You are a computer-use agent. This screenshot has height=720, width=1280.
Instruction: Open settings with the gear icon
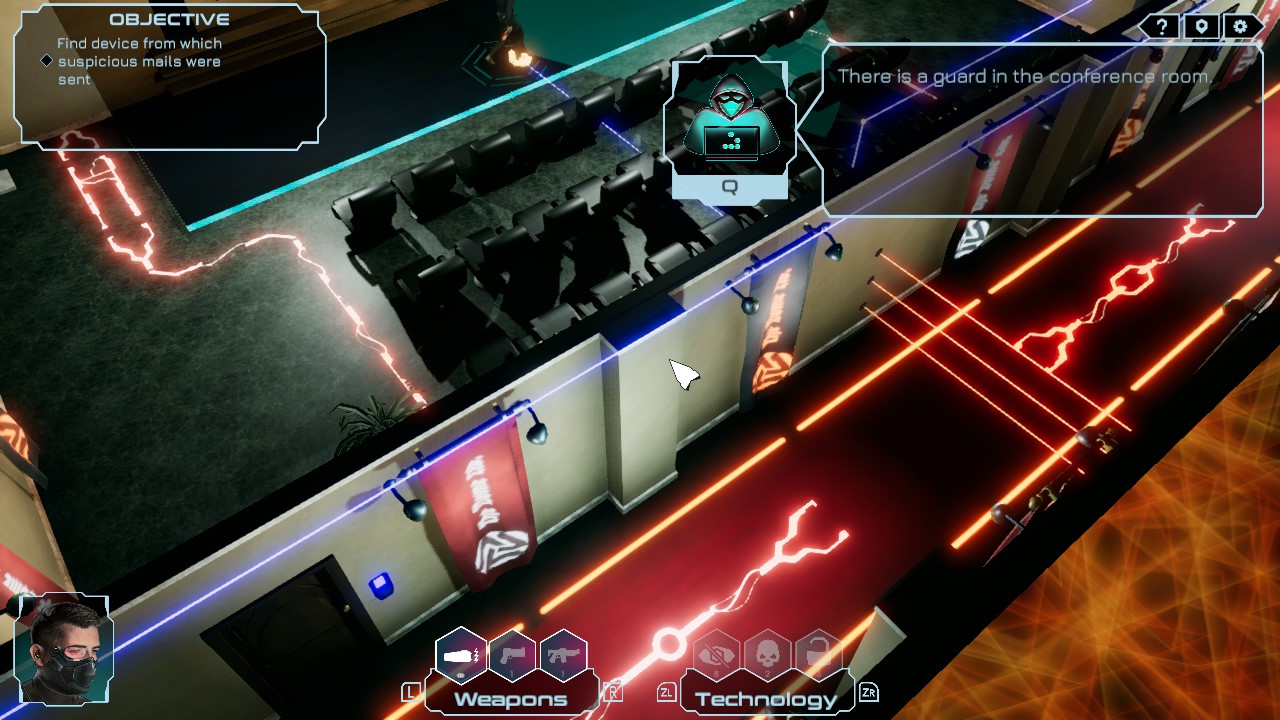point(1240,26)
